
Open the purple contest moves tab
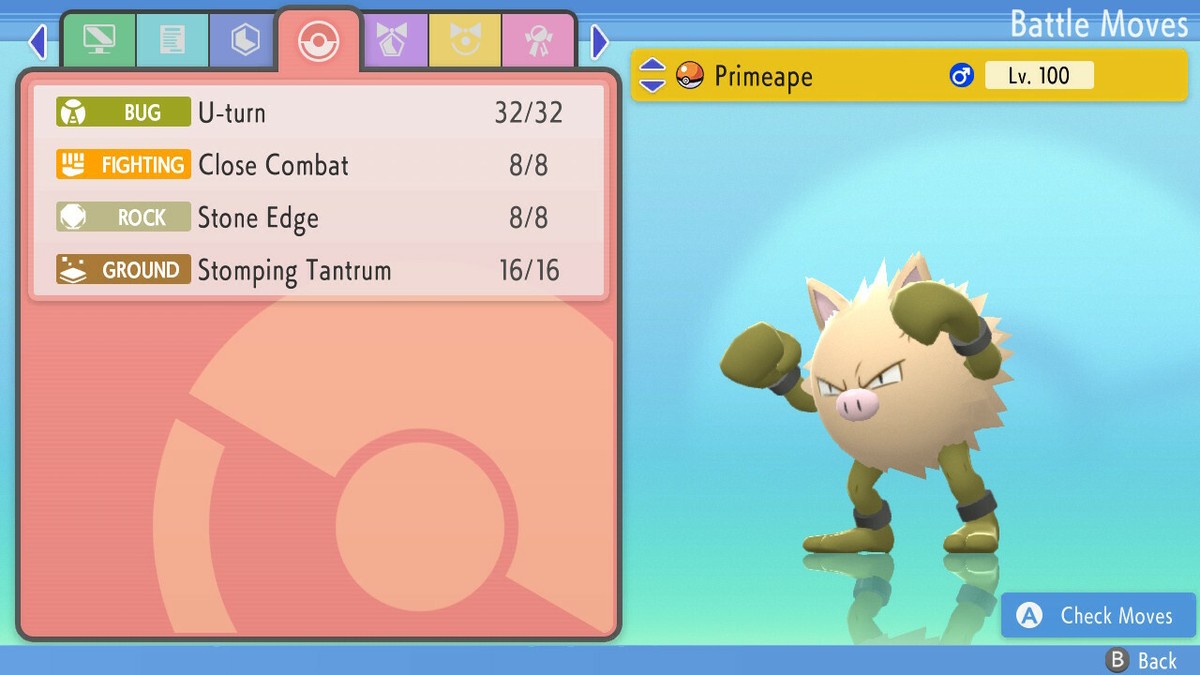[x=392, y=40]
